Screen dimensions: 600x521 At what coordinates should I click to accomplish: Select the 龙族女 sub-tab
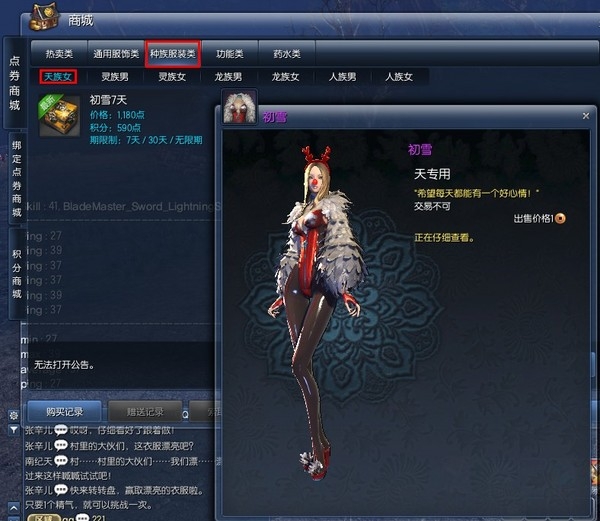coord(286,76)
